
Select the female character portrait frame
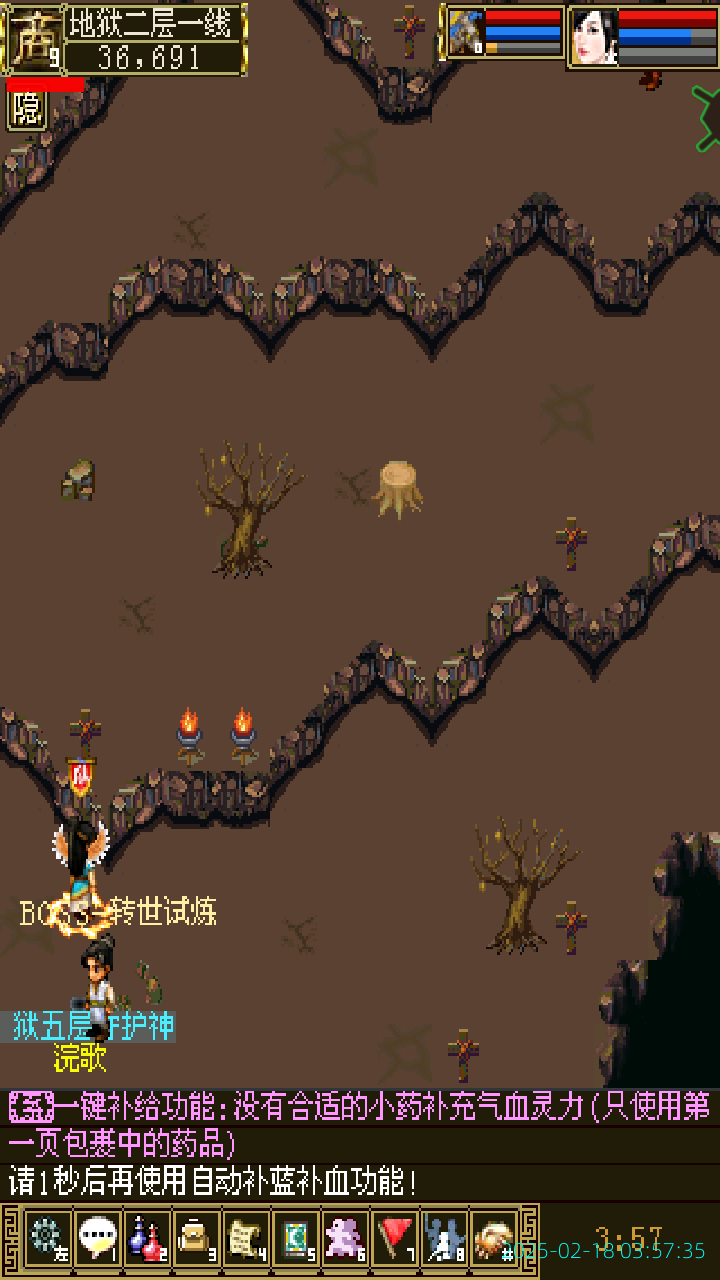[x=642, y=37]
